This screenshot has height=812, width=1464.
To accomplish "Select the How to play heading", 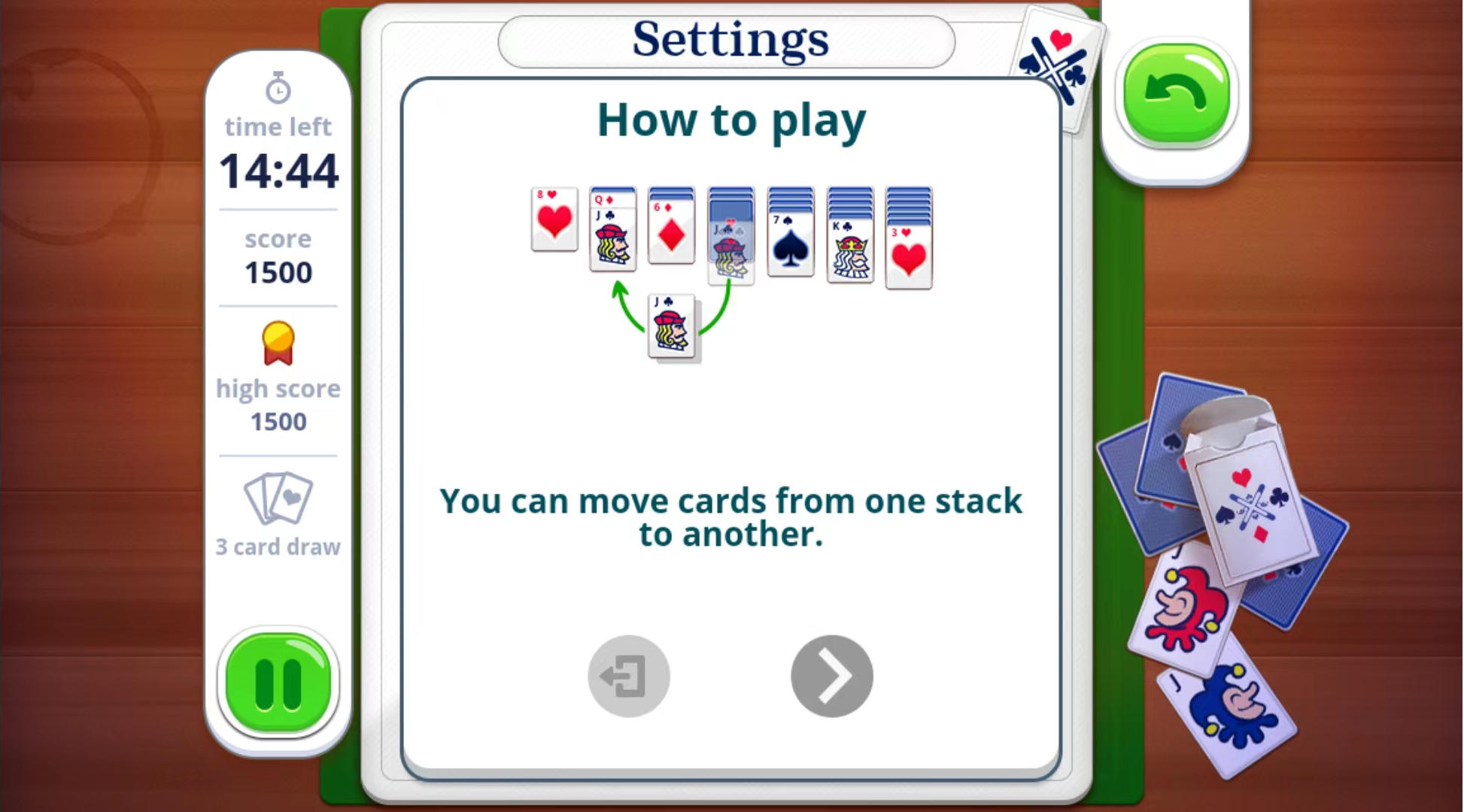I will point(731,120).
